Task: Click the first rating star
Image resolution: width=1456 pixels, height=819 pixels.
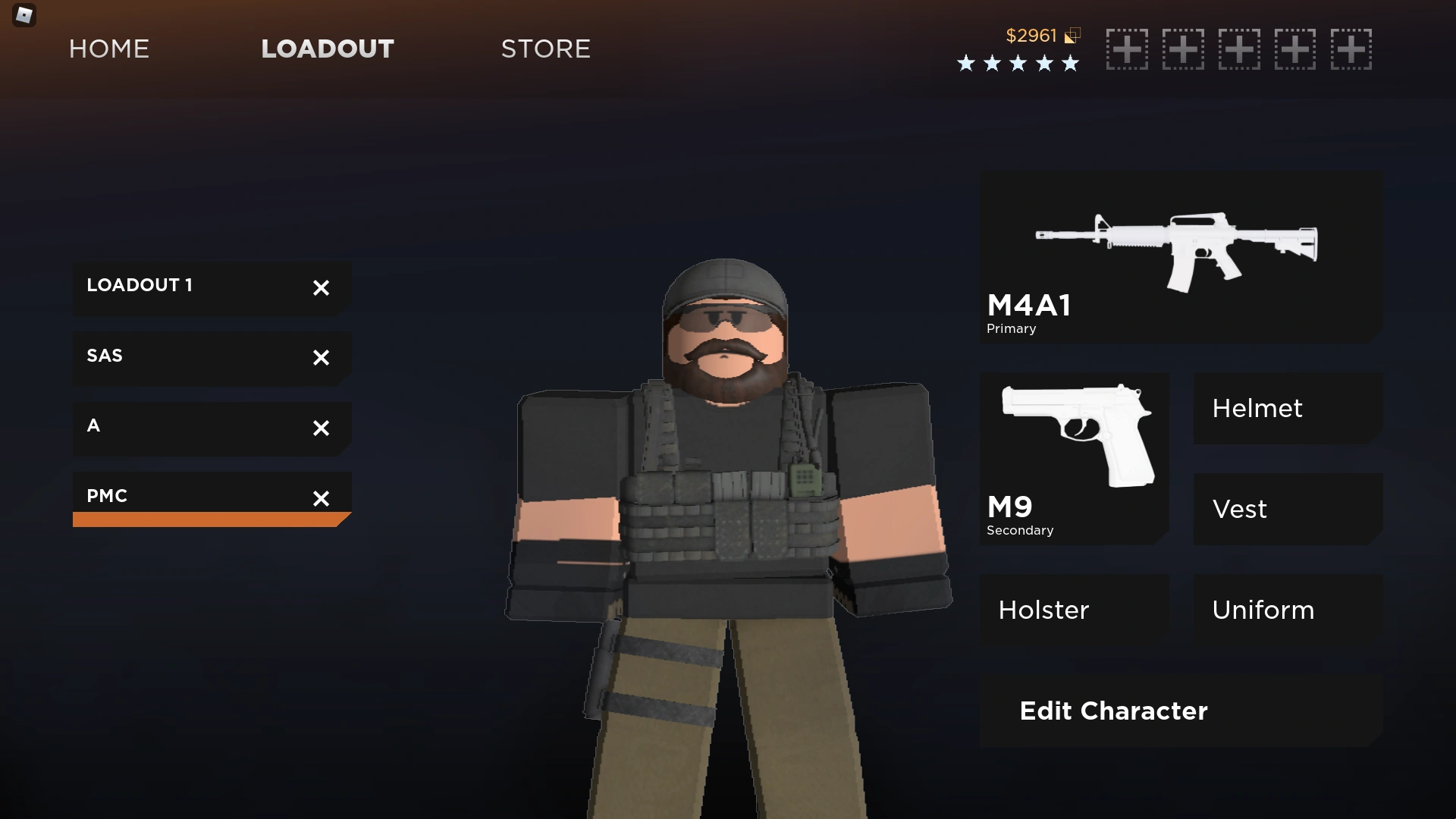Action: (x=966, y=64)
